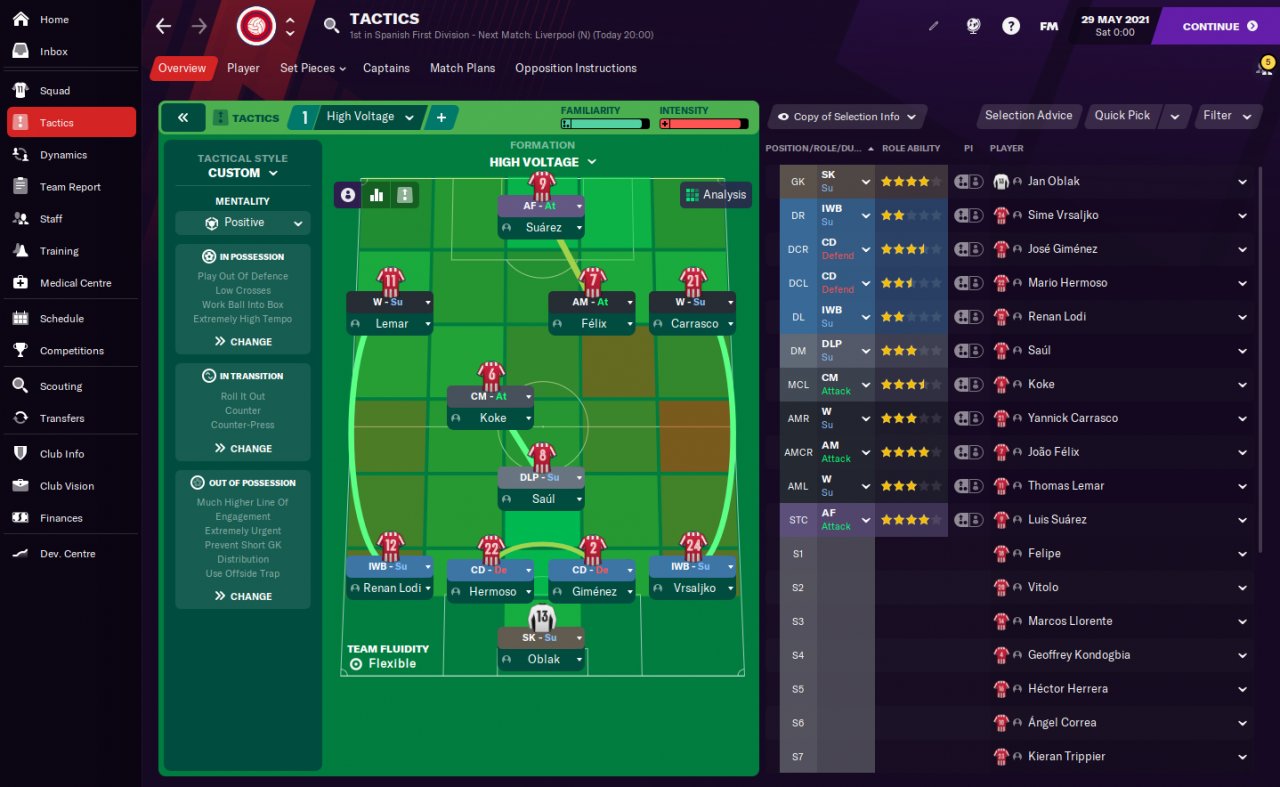1280x787 pixels.
Task: Open the Filter dropdown
Action: click(1226, 116)
